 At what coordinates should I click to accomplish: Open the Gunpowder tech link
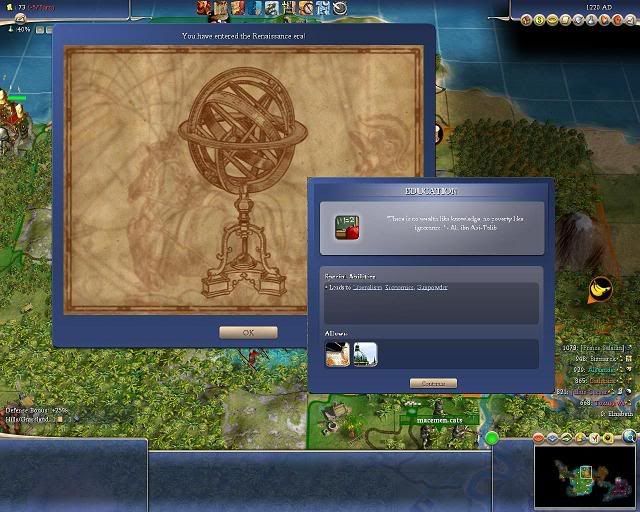tap(432, 287)
